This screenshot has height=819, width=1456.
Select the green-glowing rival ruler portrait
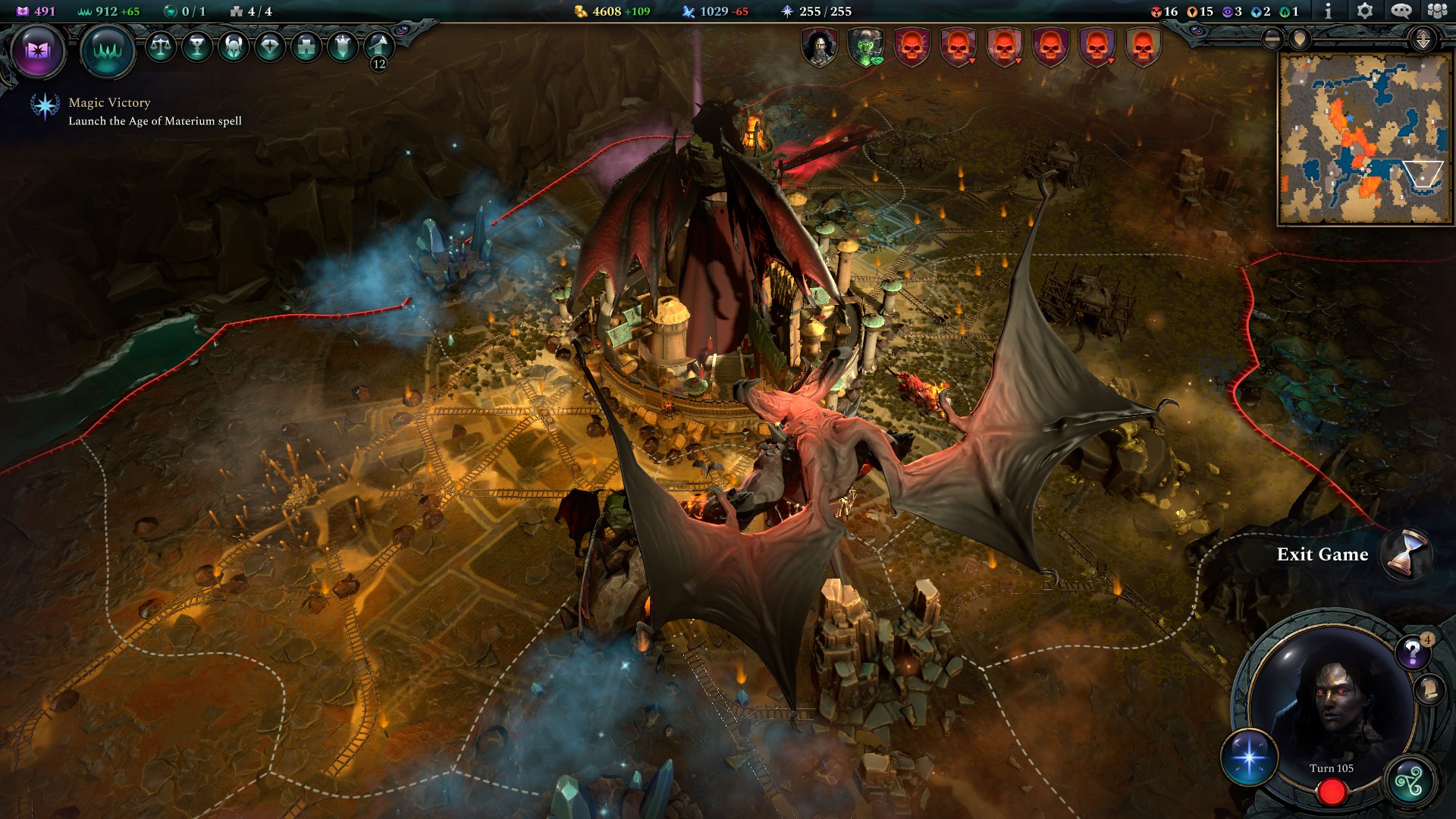pos(866,47)
